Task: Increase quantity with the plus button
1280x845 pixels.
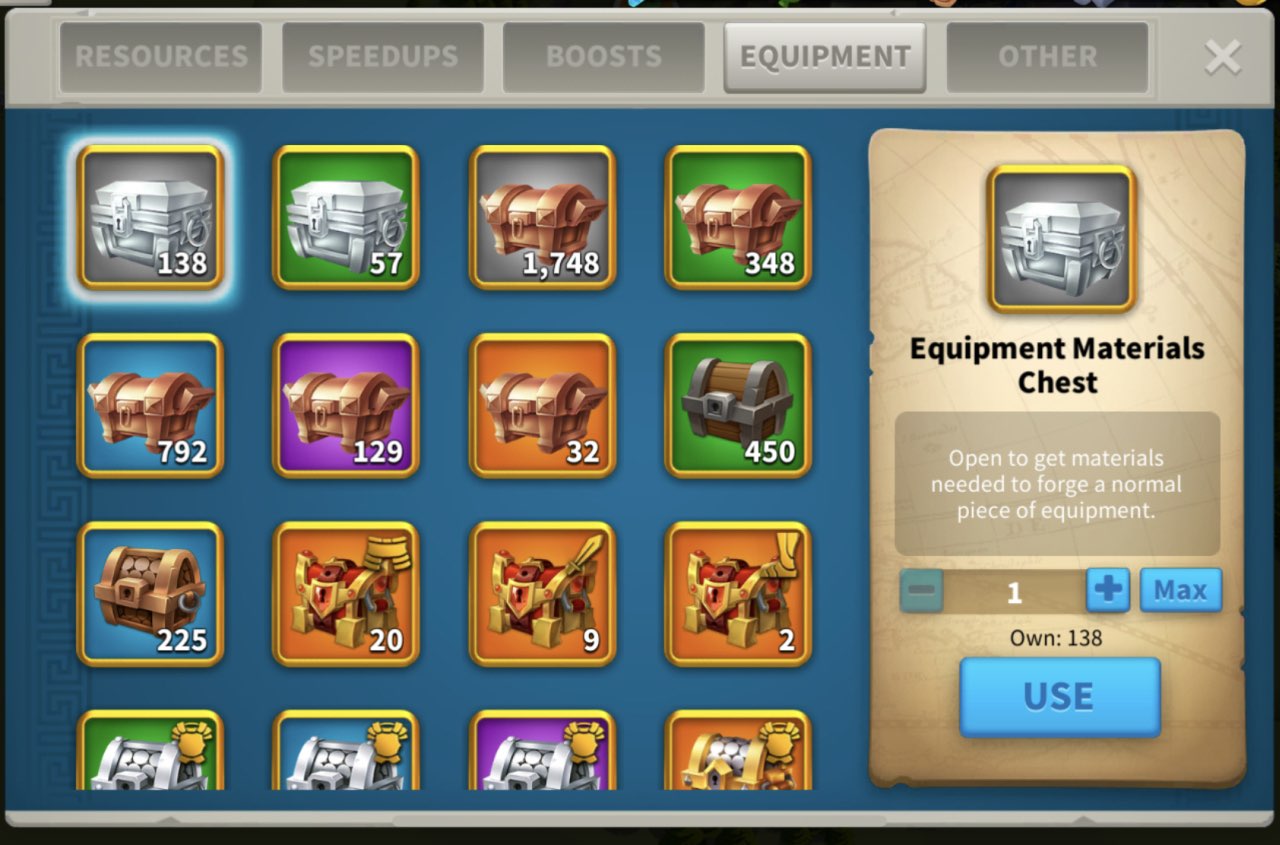Action: point(1108,590)
